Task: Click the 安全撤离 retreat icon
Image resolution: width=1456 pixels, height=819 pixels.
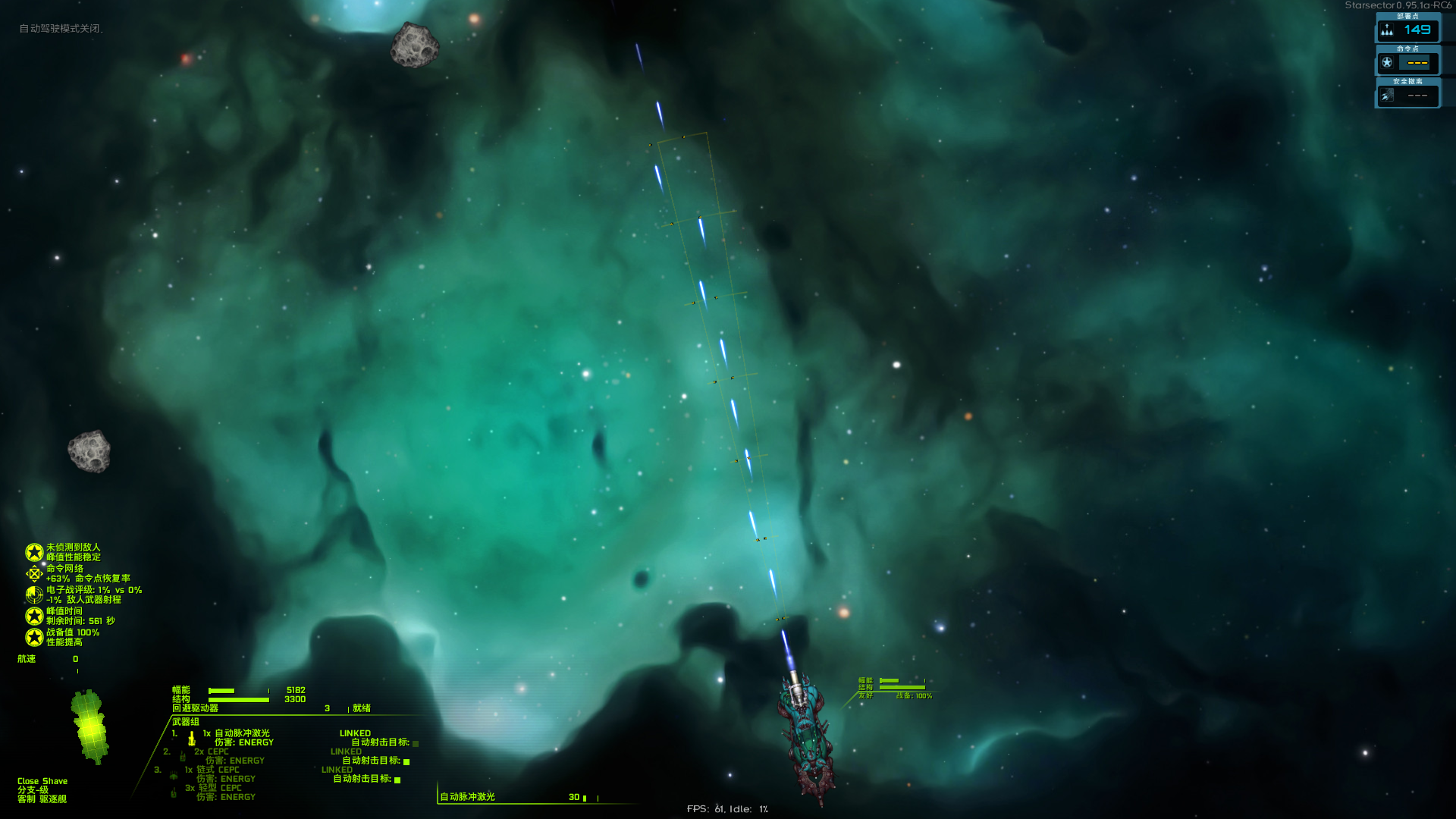Action: click(1387, 96)
